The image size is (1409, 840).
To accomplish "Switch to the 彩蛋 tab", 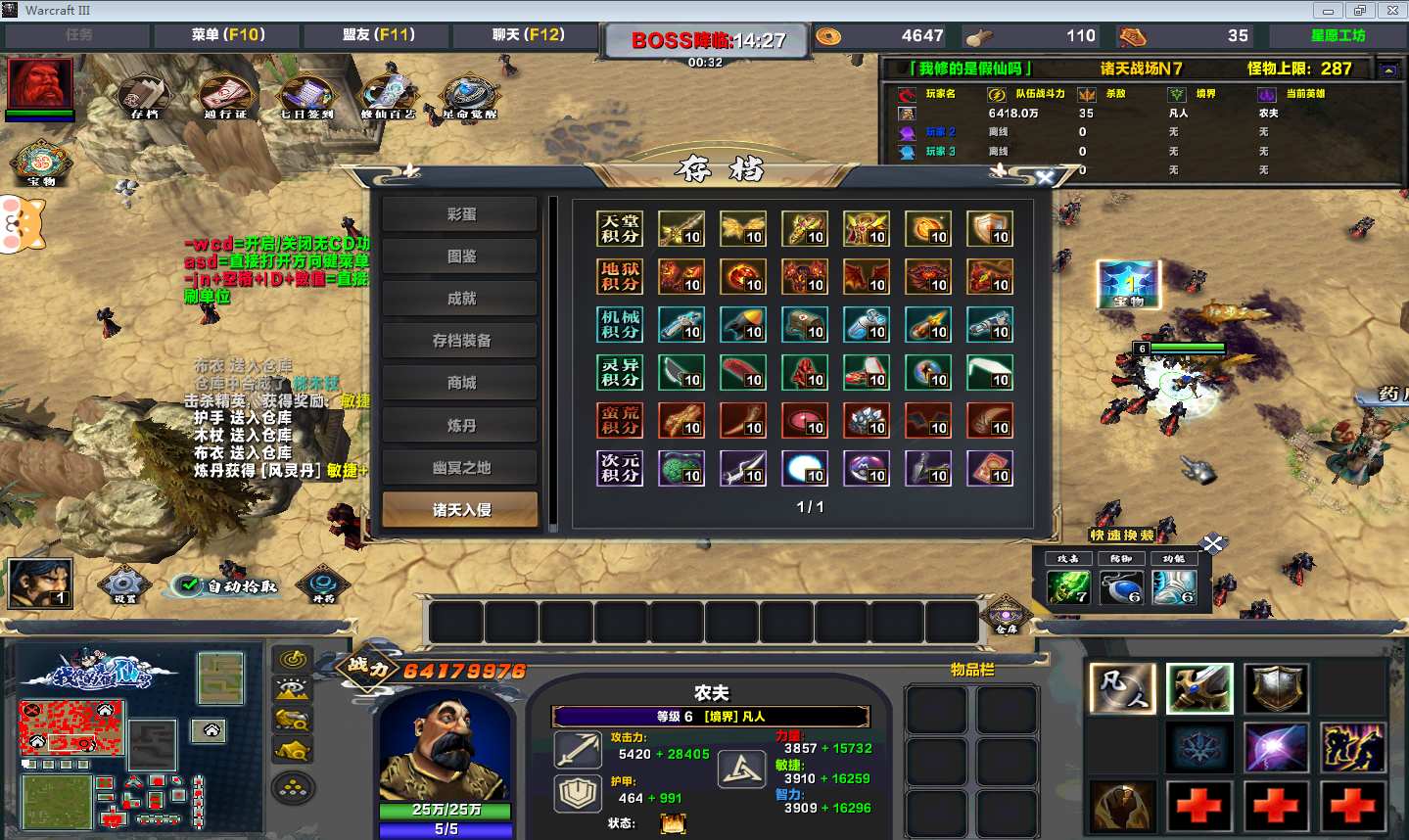I will (460, 214).
